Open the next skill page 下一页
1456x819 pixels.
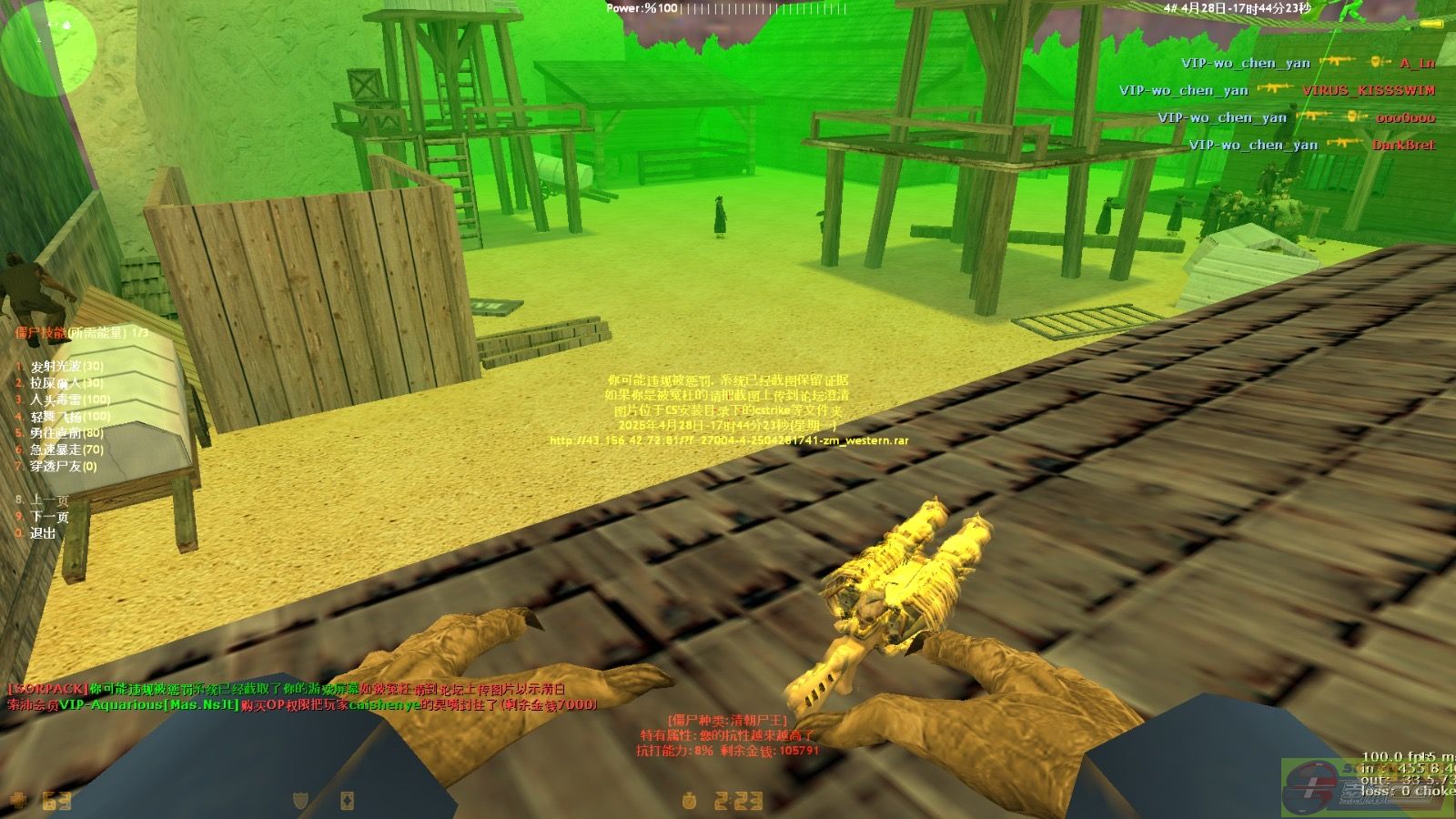(x=49, y=517)
